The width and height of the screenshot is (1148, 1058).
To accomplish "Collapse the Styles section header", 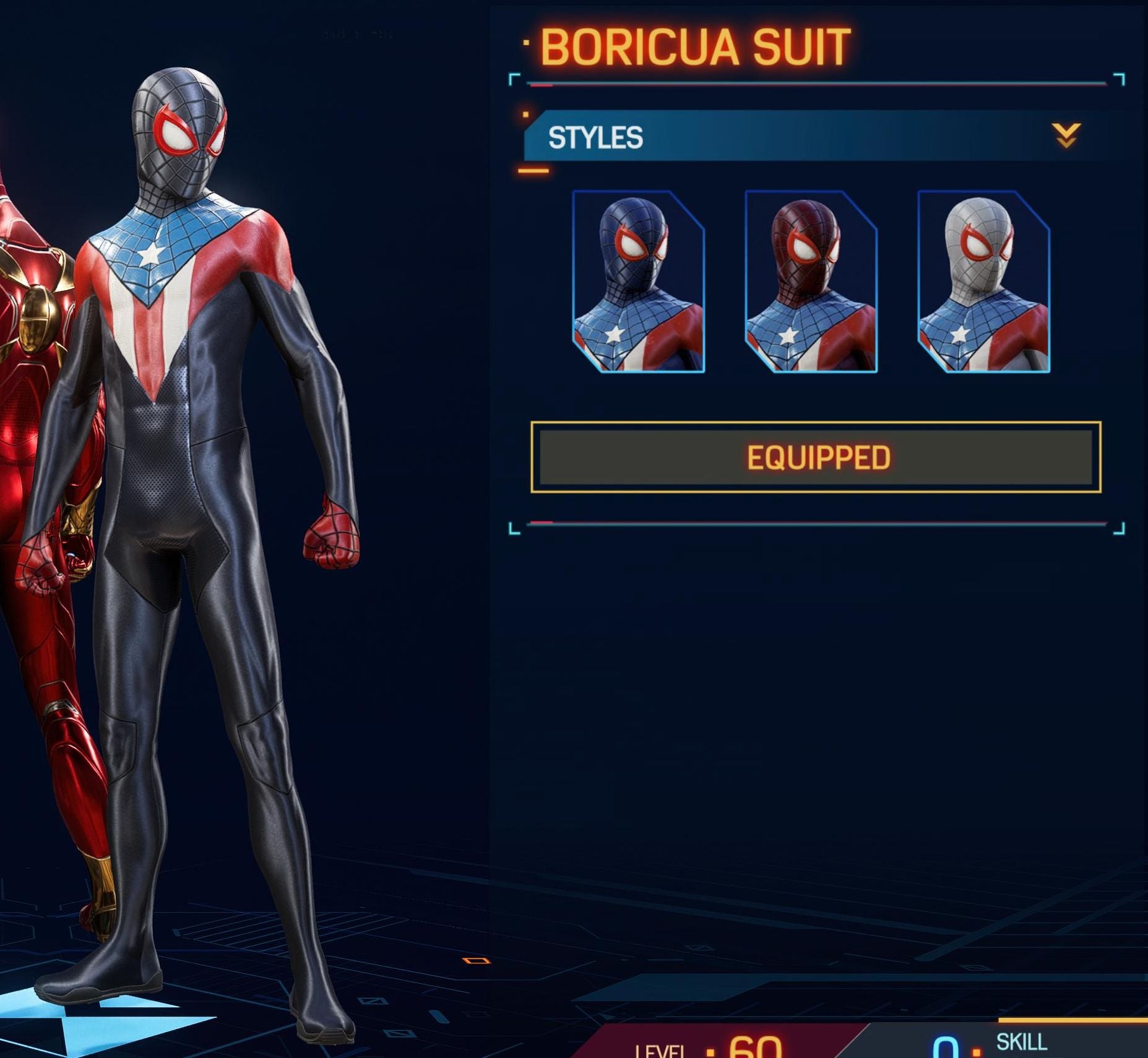I will 1066,135.
